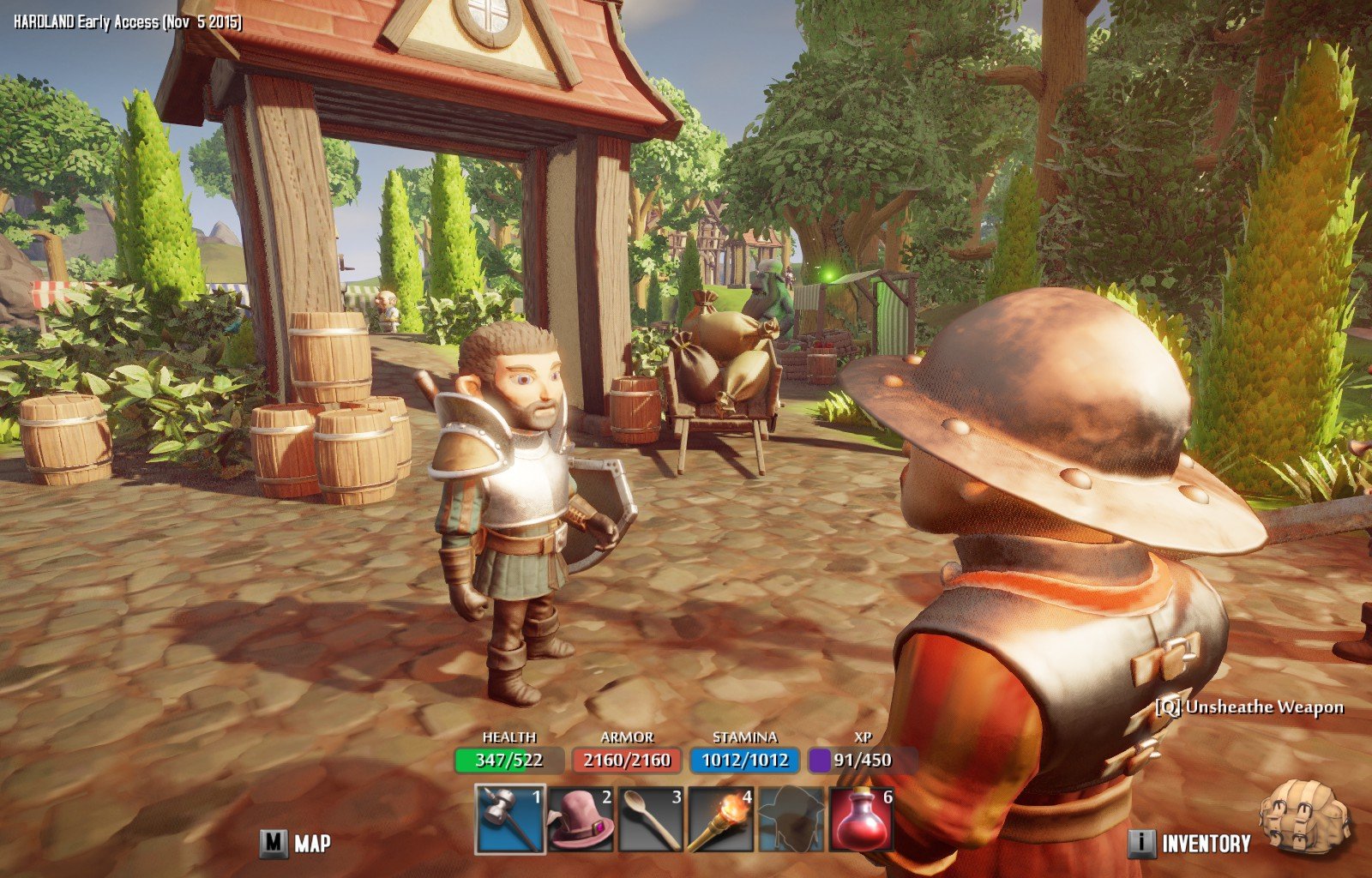Select the war hammer hotbar slot
Viewport: 1372px width, 878px height.
510,820
